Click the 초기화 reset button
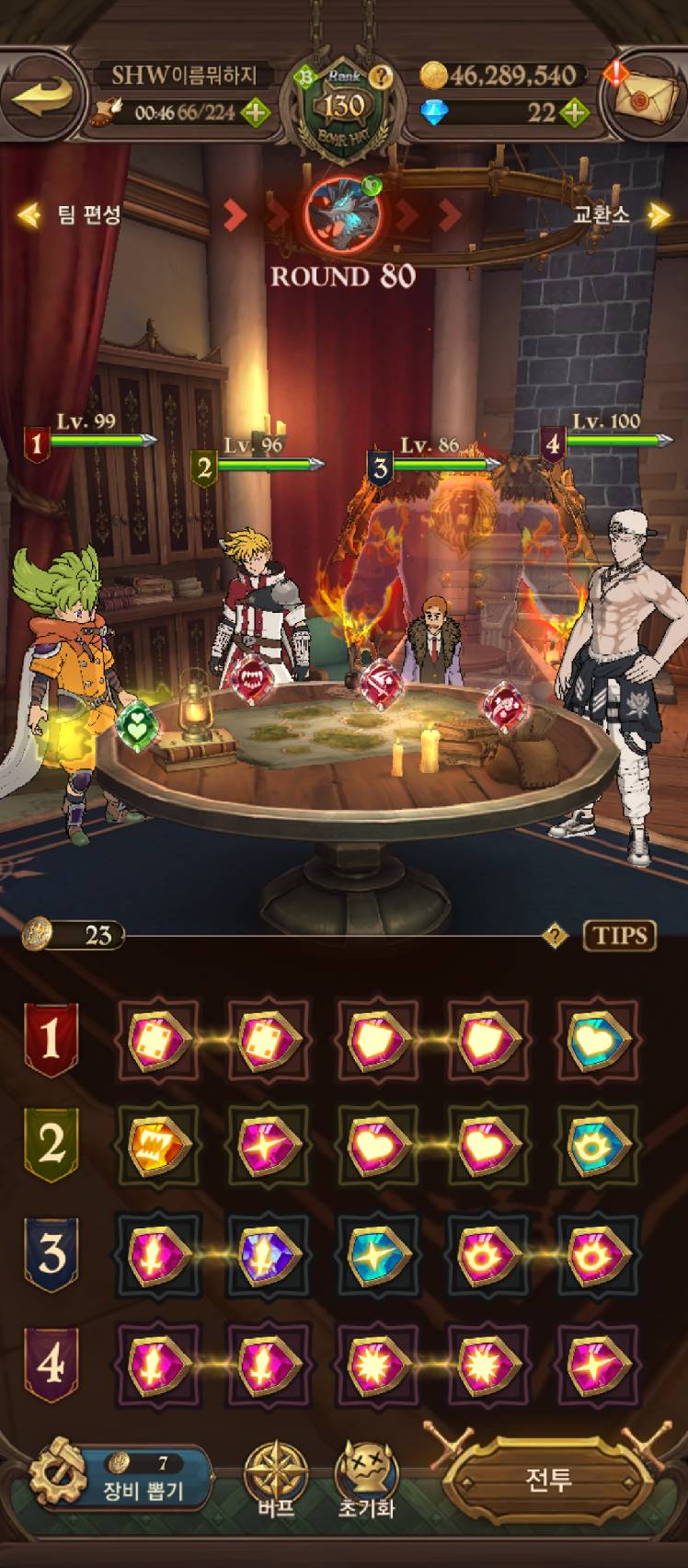 pyautogui.click(x=366, y=1478)
